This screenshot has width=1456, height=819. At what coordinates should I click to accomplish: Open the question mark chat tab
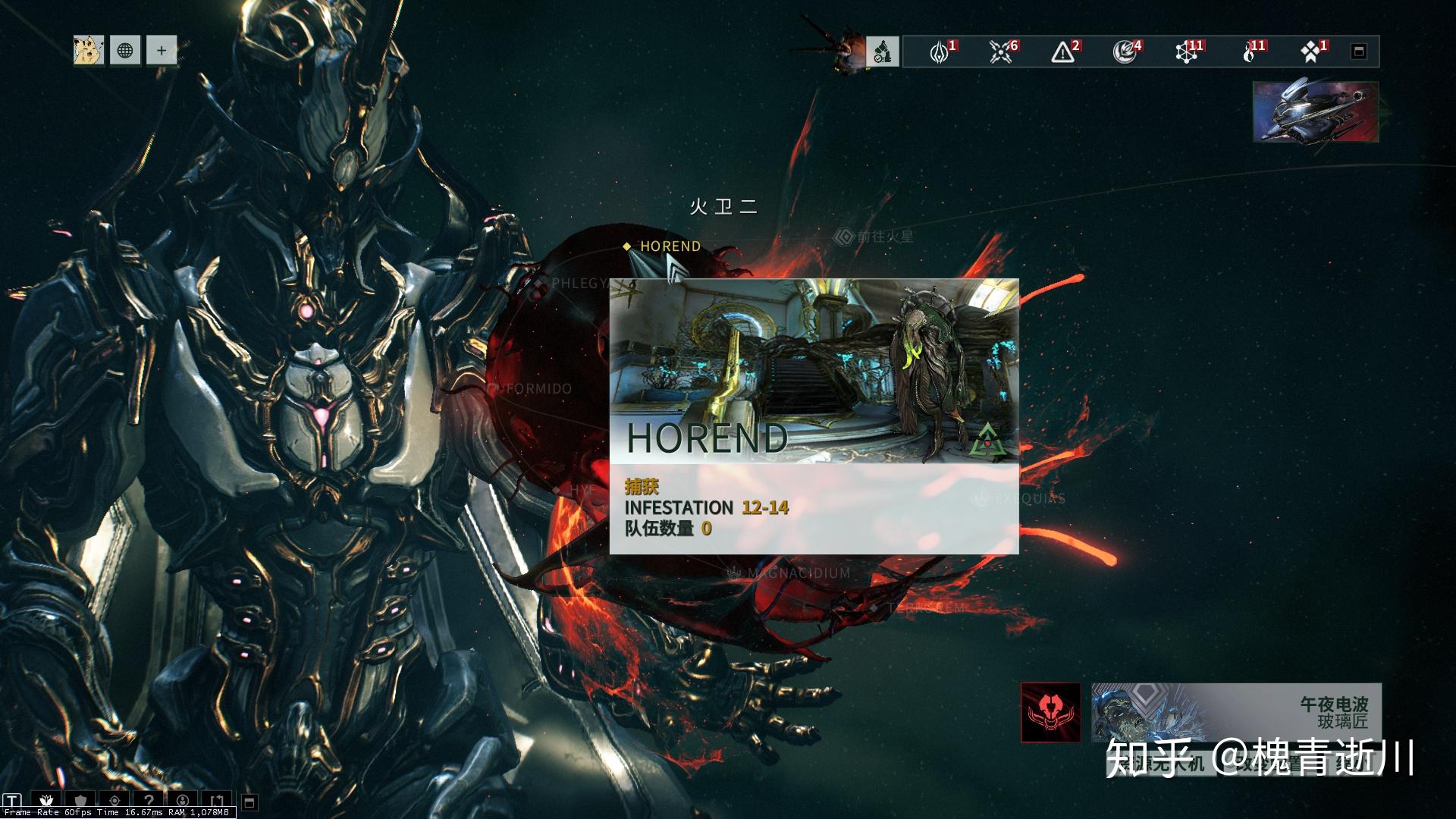[x=149, y=801]
